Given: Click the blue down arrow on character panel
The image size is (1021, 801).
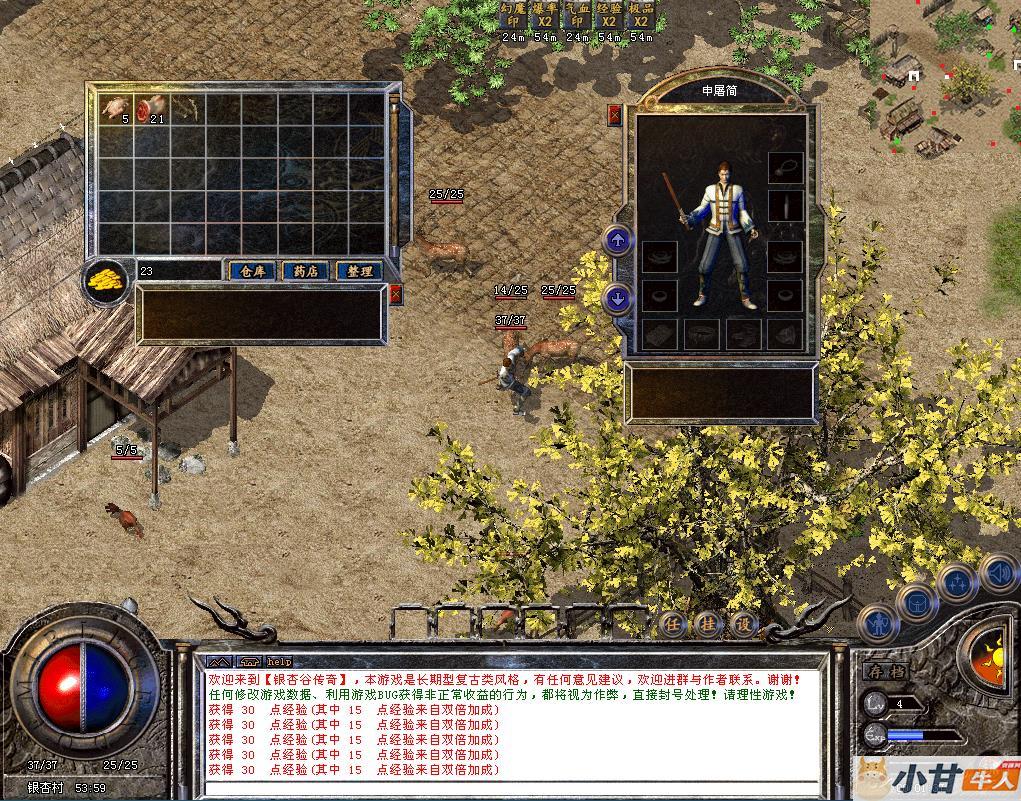Looking at the screenshot, I should (617, 297).
